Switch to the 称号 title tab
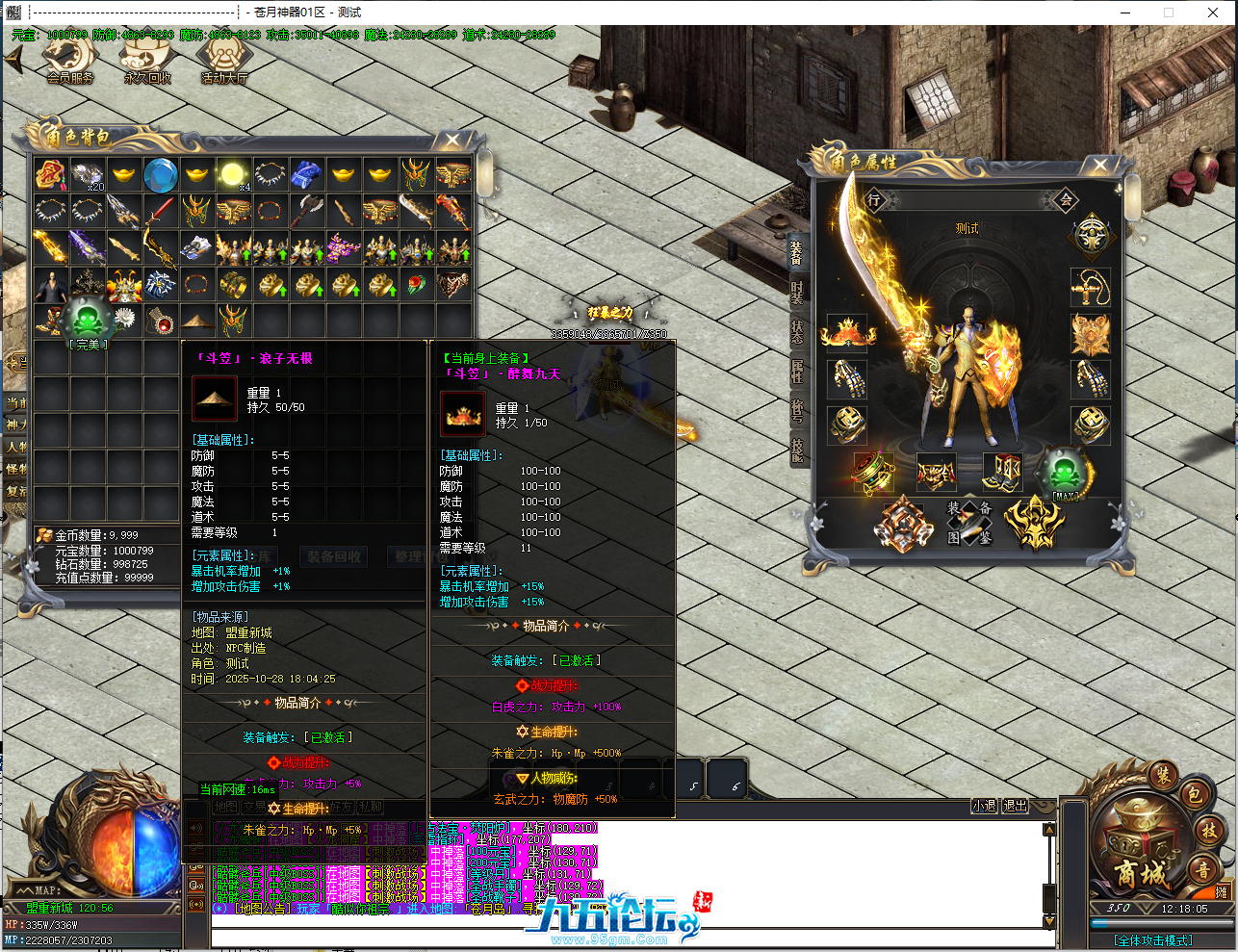The image size is (1238, 952). tap(797, 409)
